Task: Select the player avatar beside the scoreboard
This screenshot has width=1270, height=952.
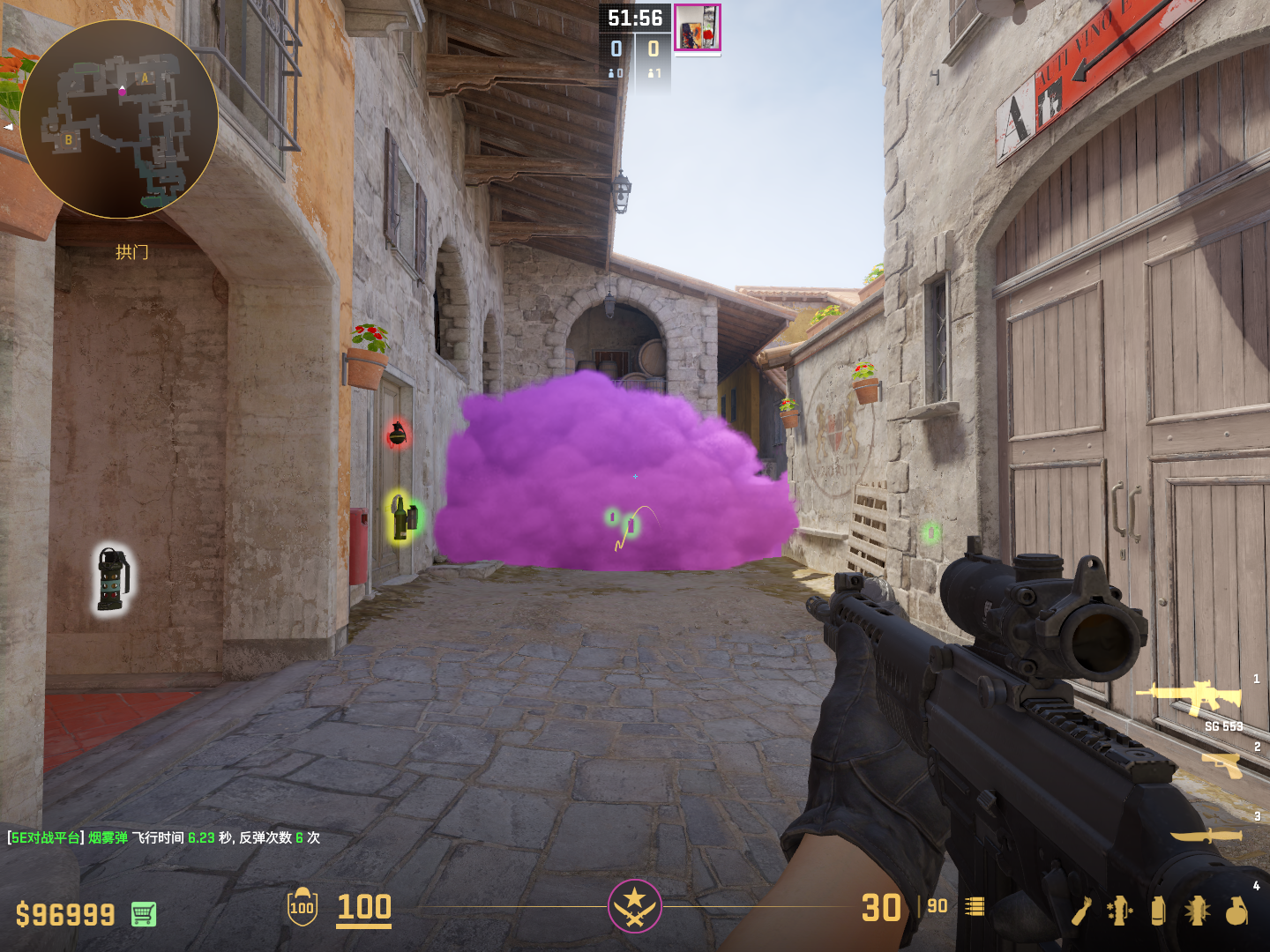Action: (698, 27)
